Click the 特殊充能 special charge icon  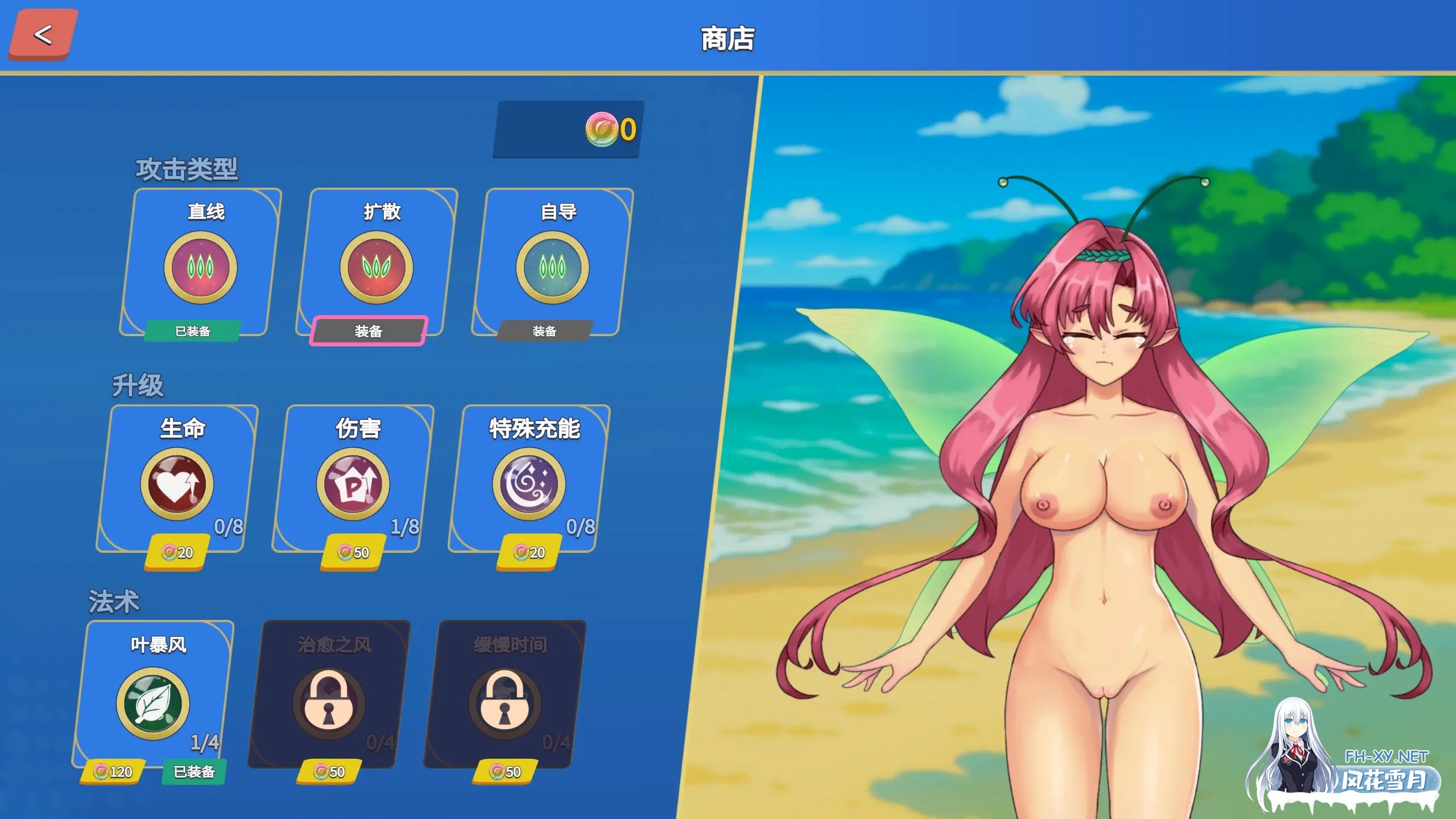[529, 483]
